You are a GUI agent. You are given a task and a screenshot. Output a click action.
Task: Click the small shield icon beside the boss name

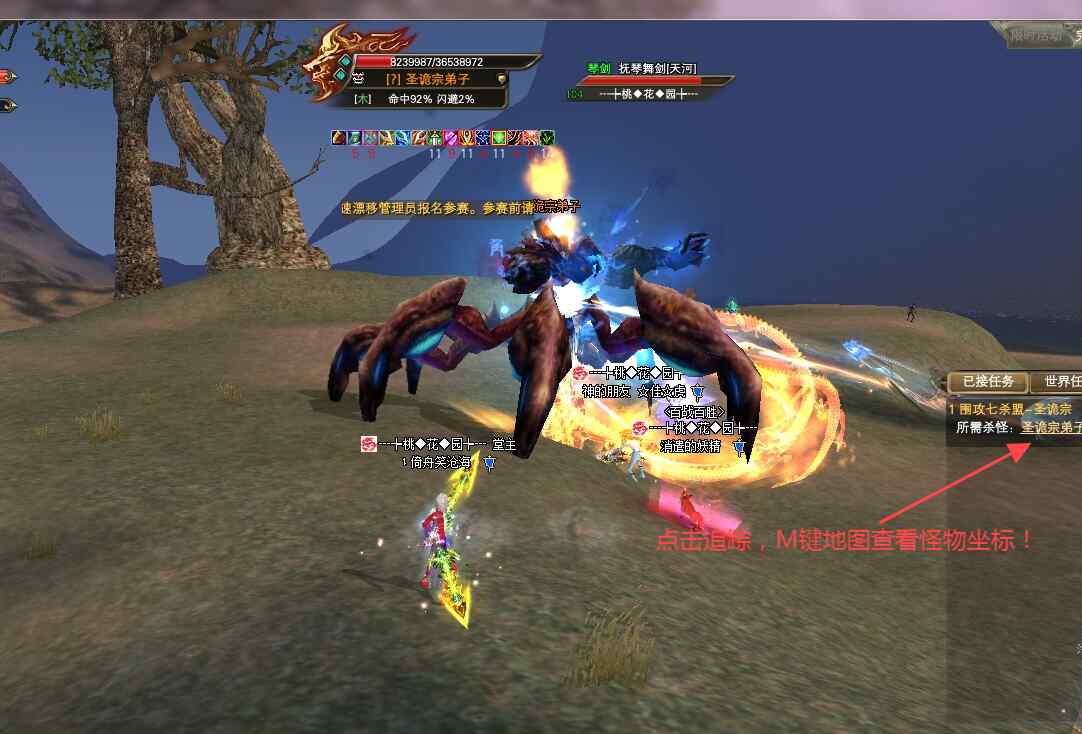[x=501, y=78]
